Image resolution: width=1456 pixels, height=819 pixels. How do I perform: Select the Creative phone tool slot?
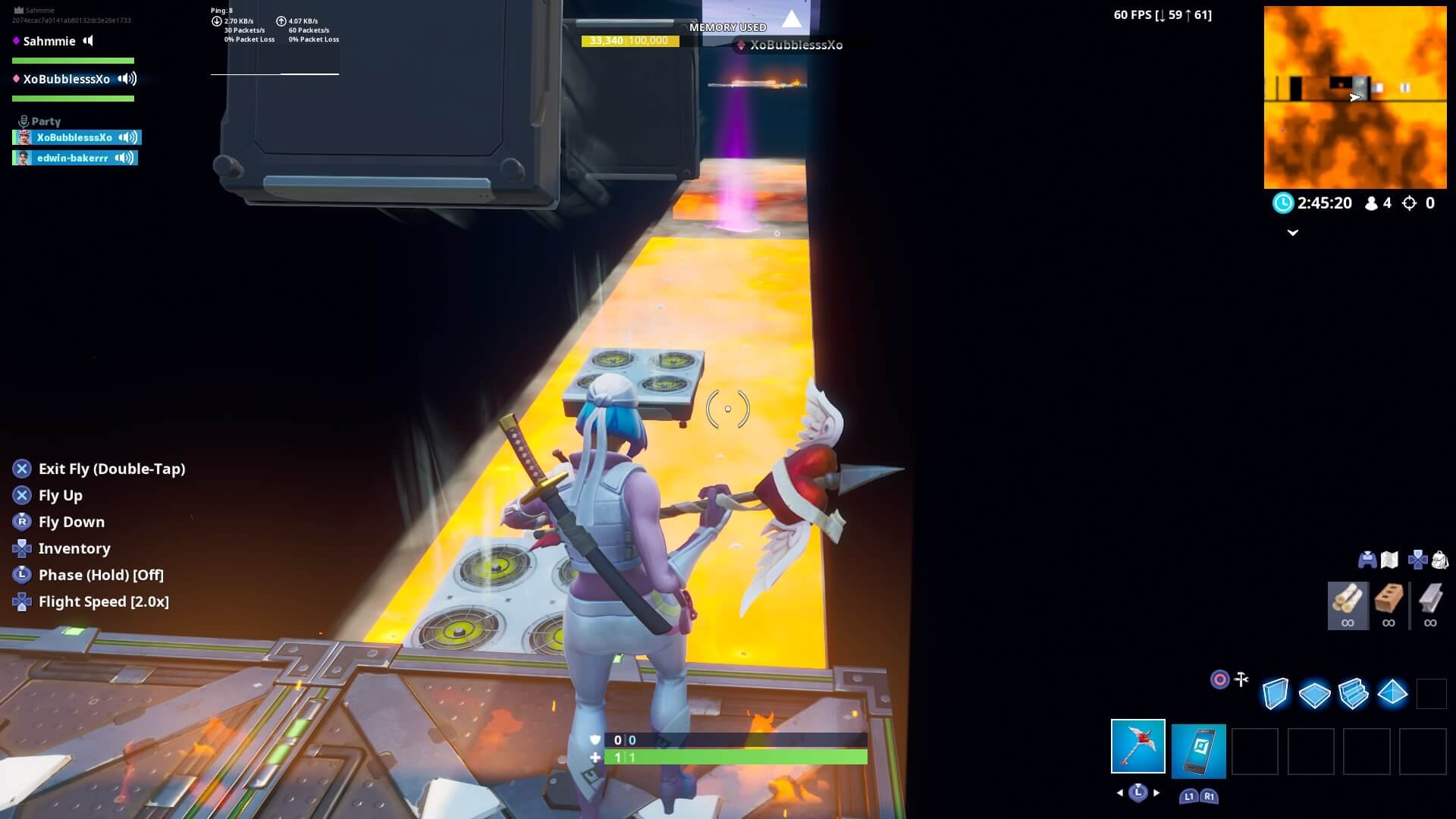[1198, 752]
